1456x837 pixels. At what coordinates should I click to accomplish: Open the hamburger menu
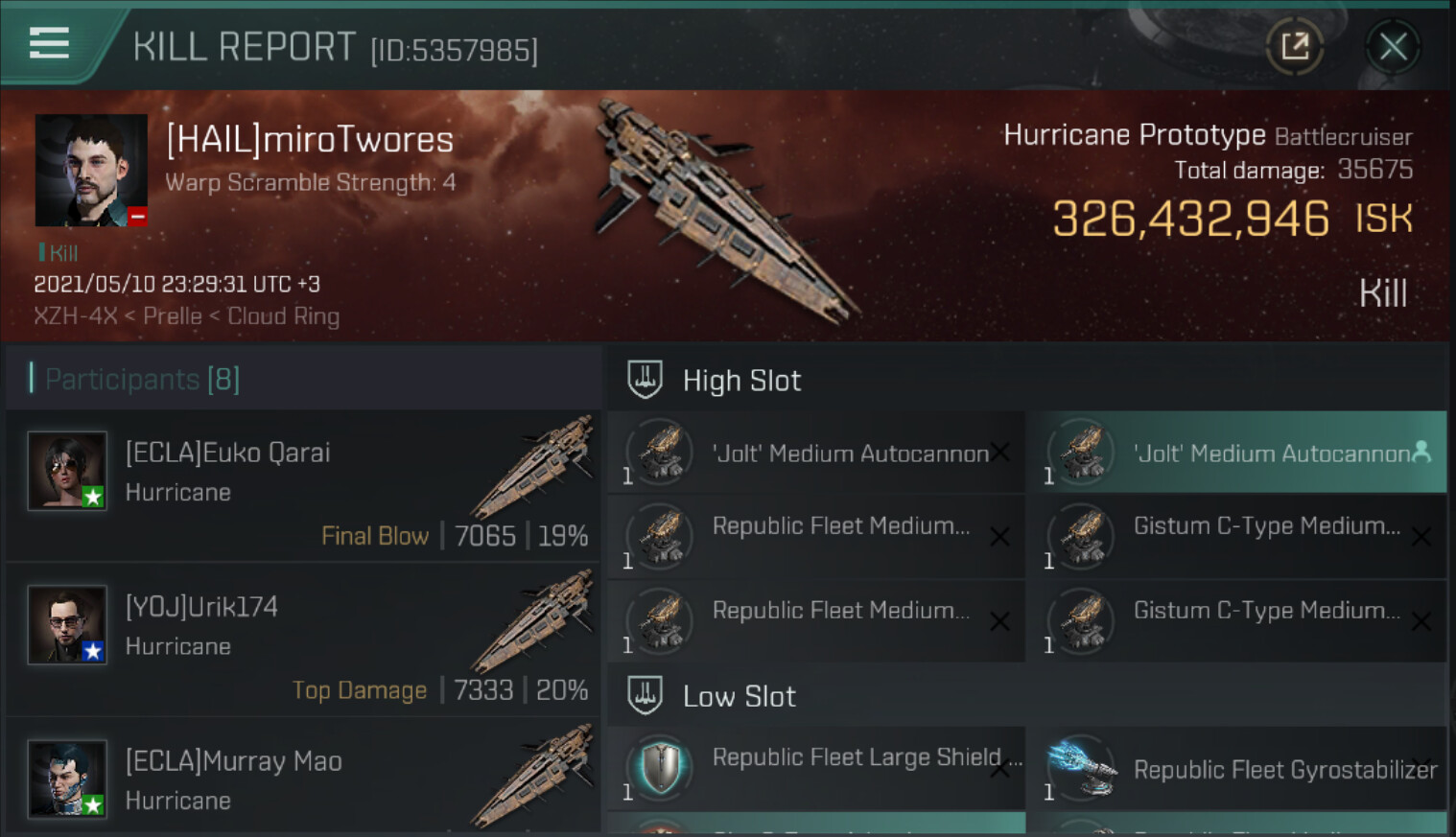pyautogui.click(x=49, y=43)
